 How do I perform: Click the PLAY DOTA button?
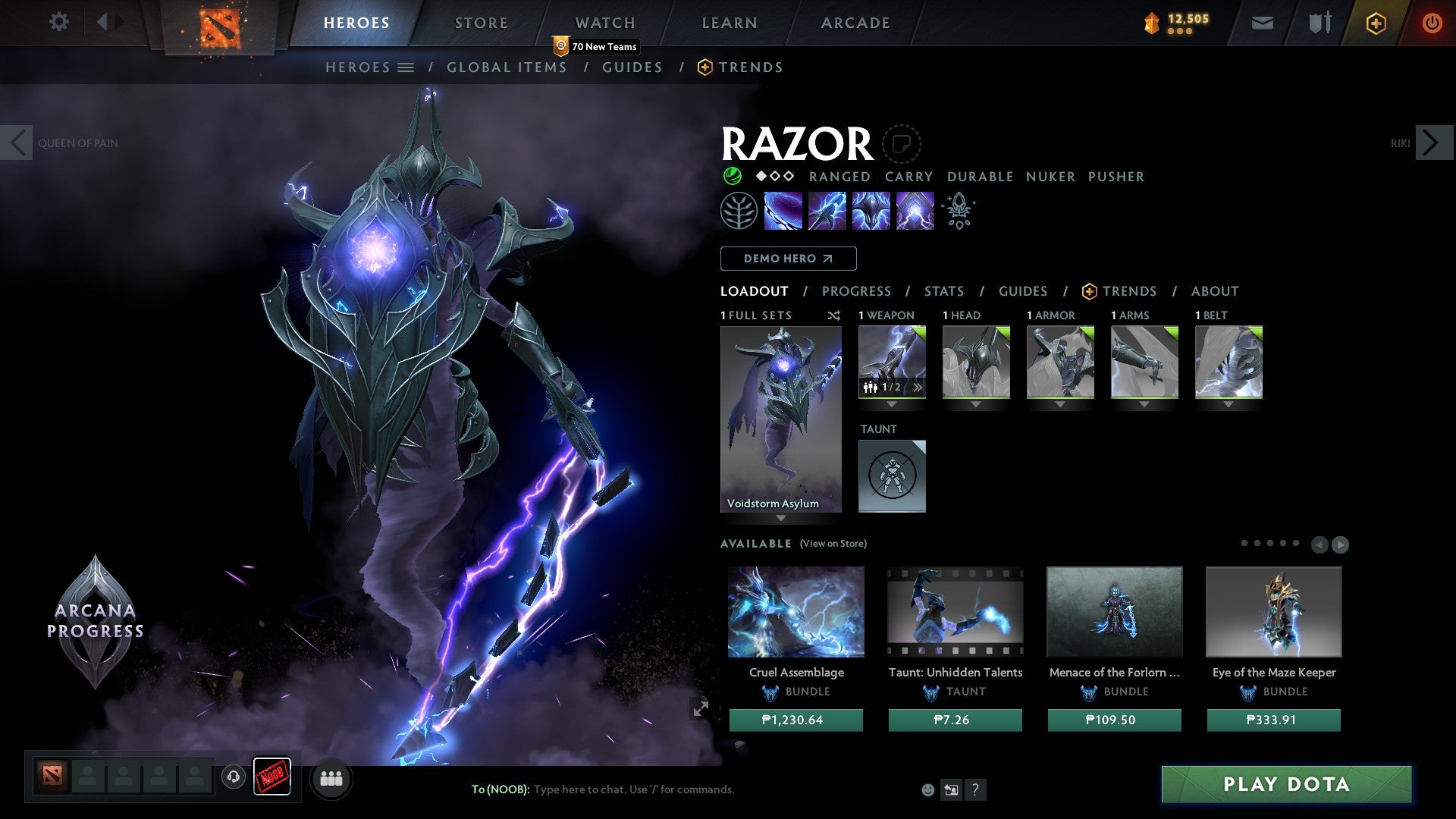click(1286, 784)
